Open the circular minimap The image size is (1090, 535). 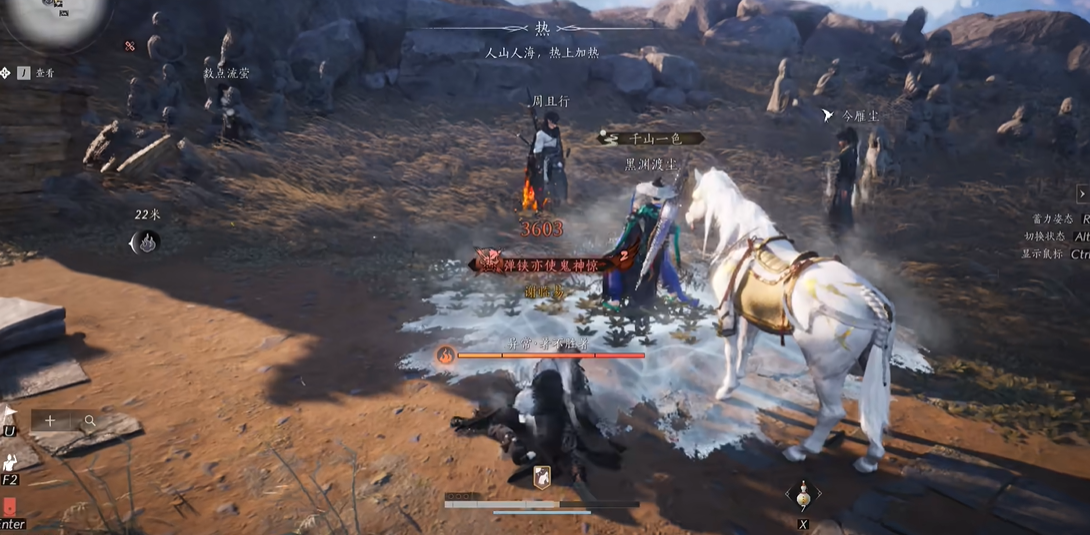pos(55,15)
